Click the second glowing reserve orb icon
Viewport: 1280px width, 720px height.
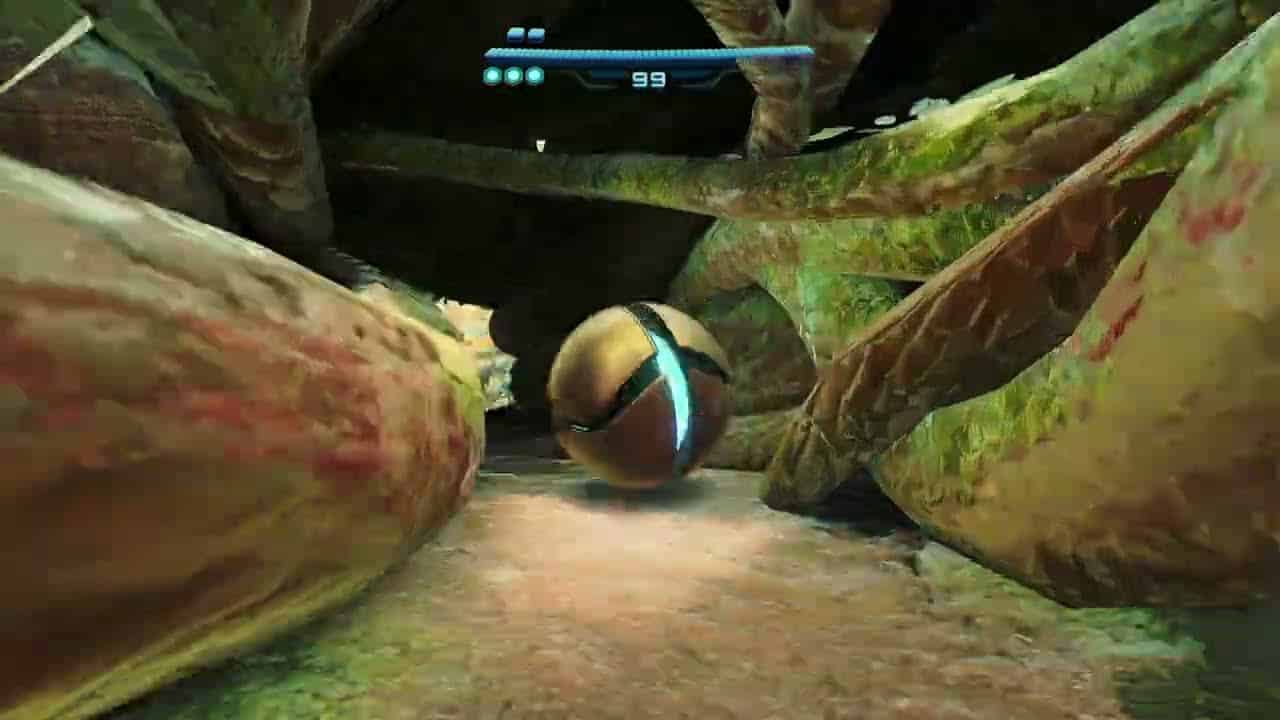click(514, 74)
